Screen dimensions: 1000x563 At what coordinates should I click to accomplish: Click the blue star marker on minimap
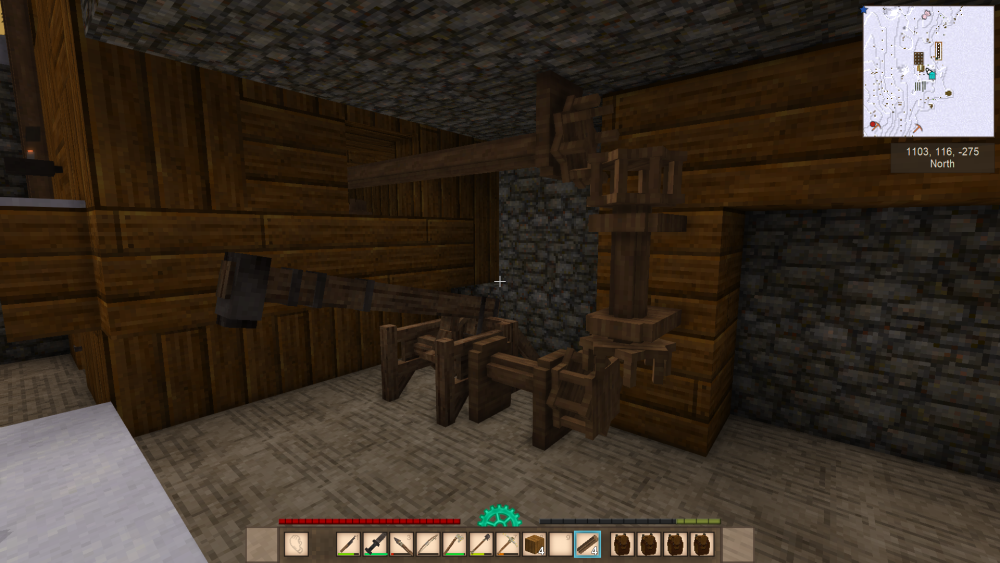click(x=867, y=10)
